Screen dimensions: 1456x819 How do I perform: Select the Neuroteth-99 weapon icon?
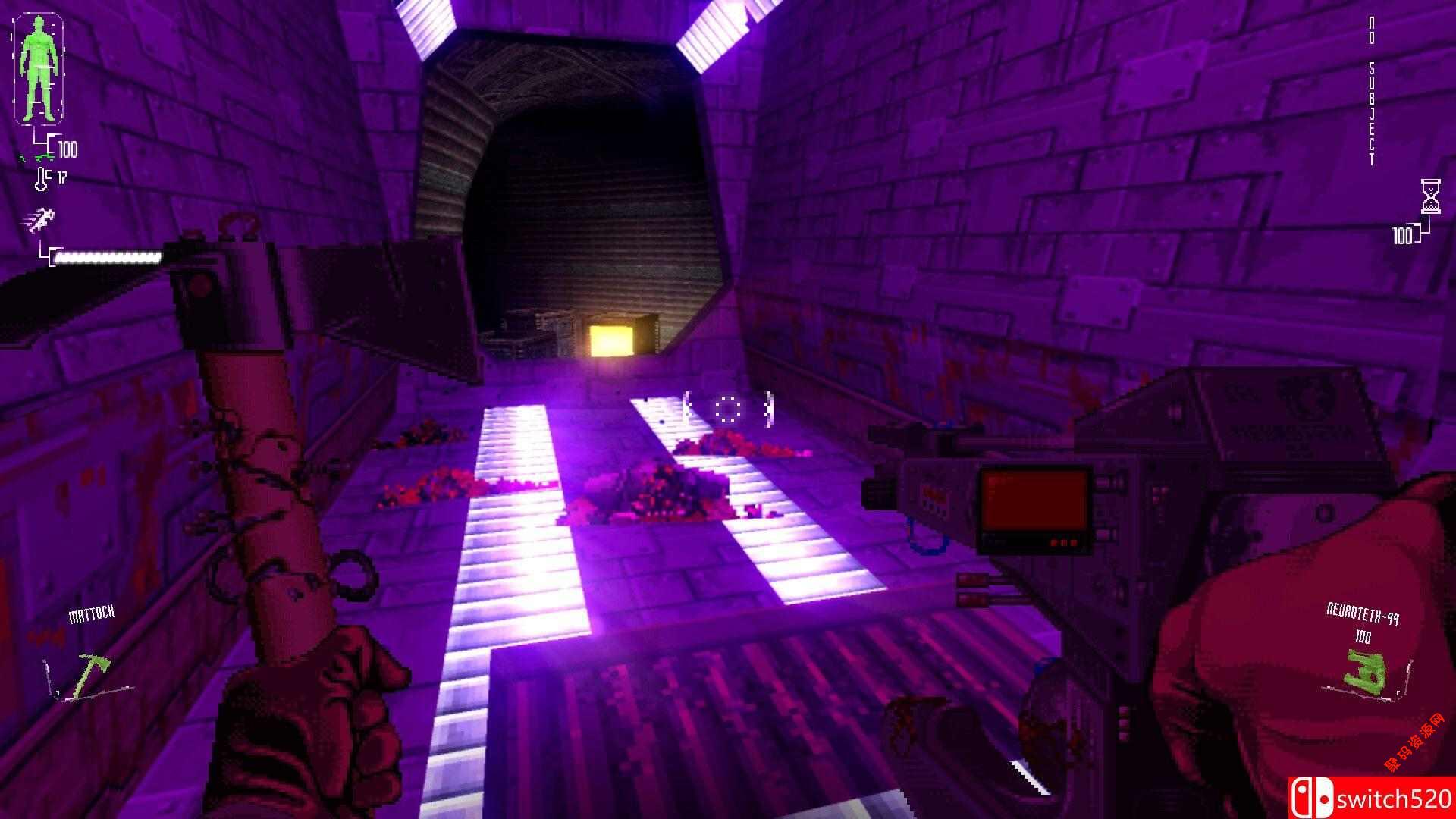1365,670
